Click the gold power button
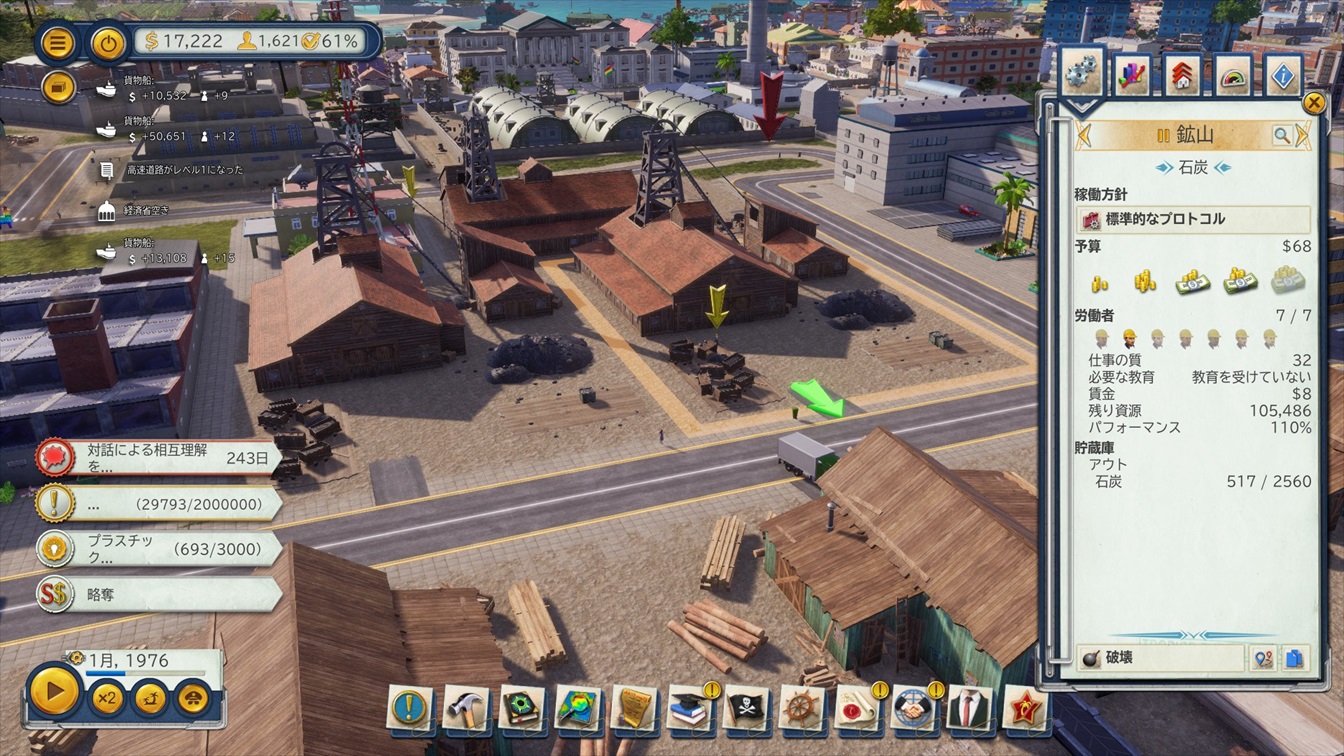The height and width of the screenshot is (756, 1344). pos(108,43)
